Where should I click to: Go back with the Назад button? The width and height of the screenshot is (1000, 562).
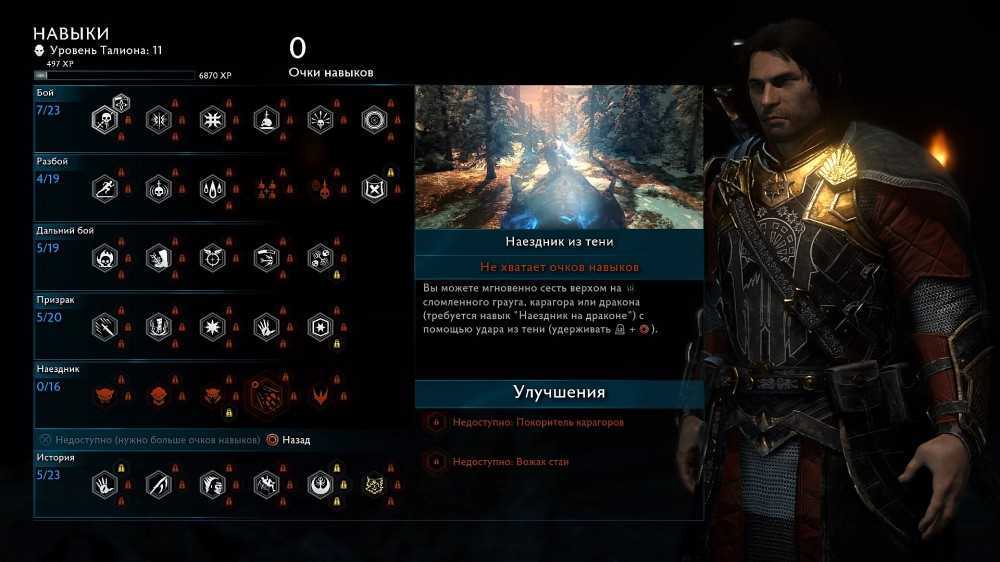tap(288, 440)
